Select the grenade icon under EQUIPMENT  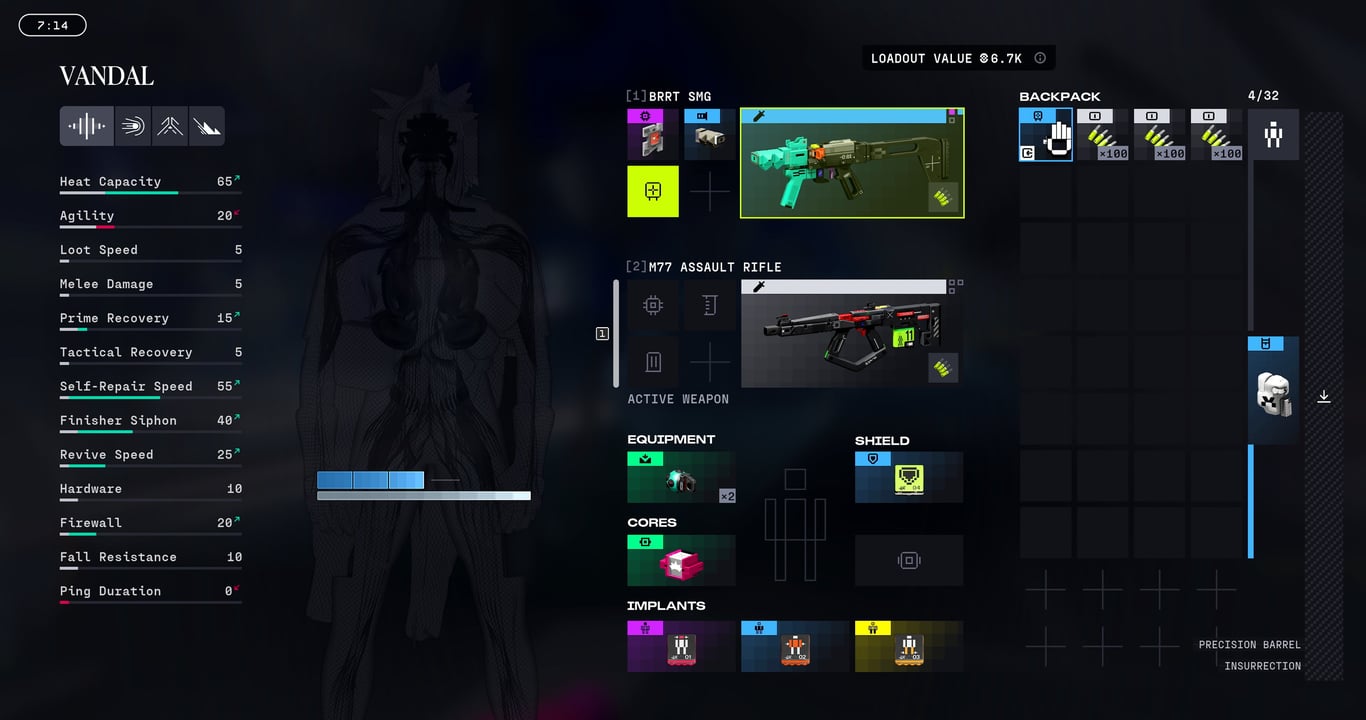coord(680,477)
